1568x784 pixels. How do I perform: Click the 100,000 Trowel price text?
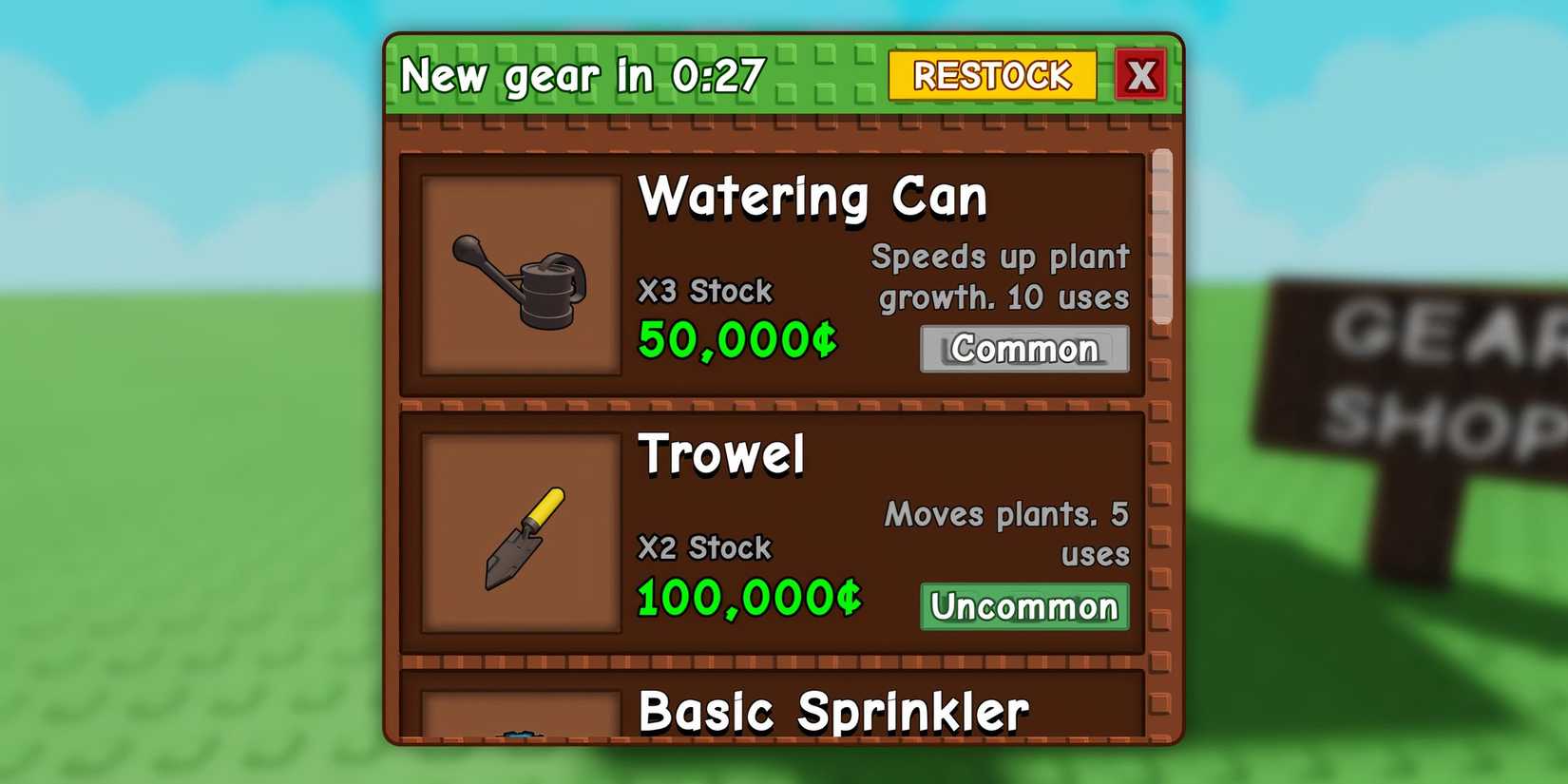(x=749, y=597)
